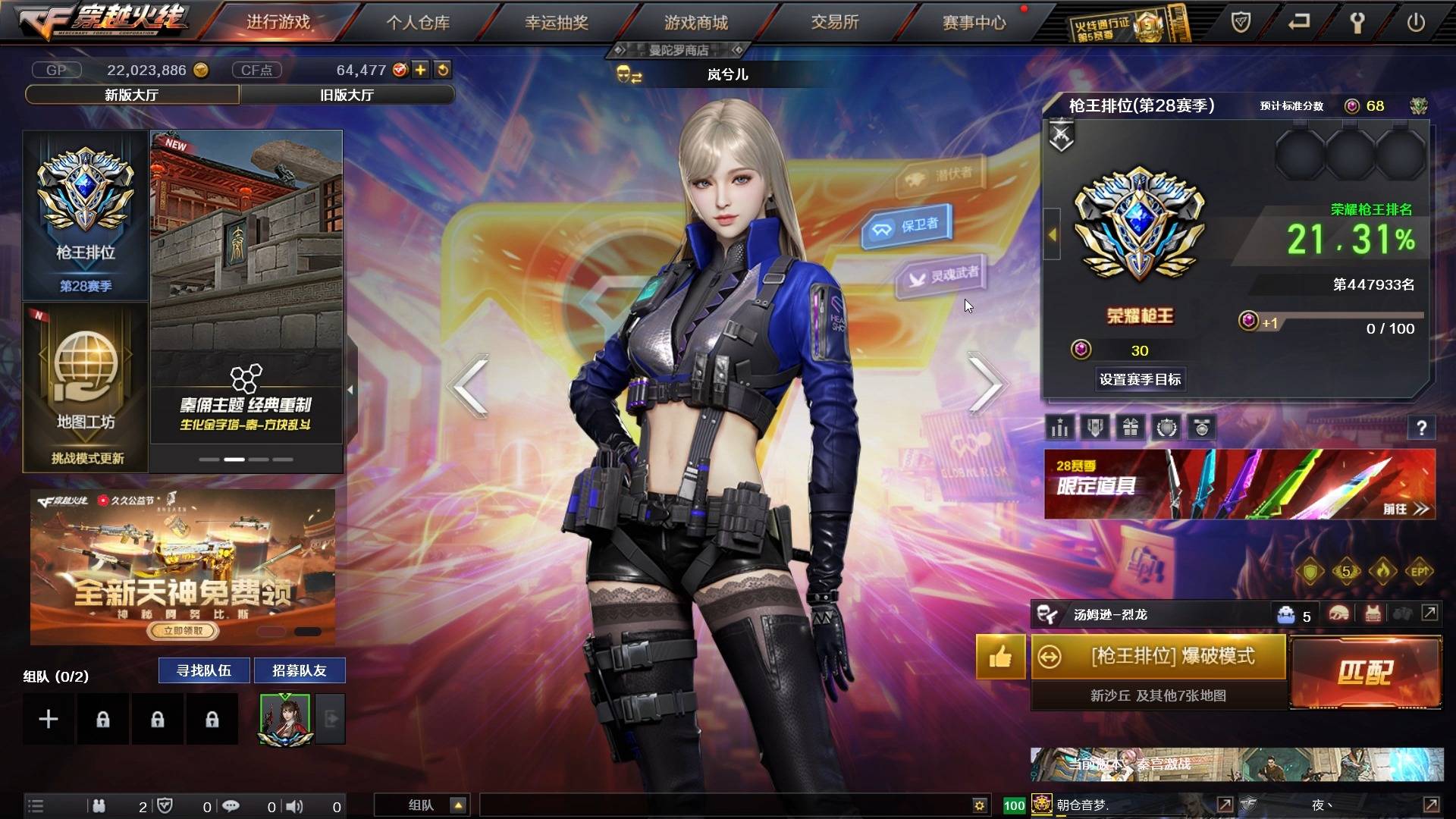Click the thumbs-up like icon next to match panel
Image resolution: width=1456 pixels, height=819 pixels.
(x=1000, y=657)
